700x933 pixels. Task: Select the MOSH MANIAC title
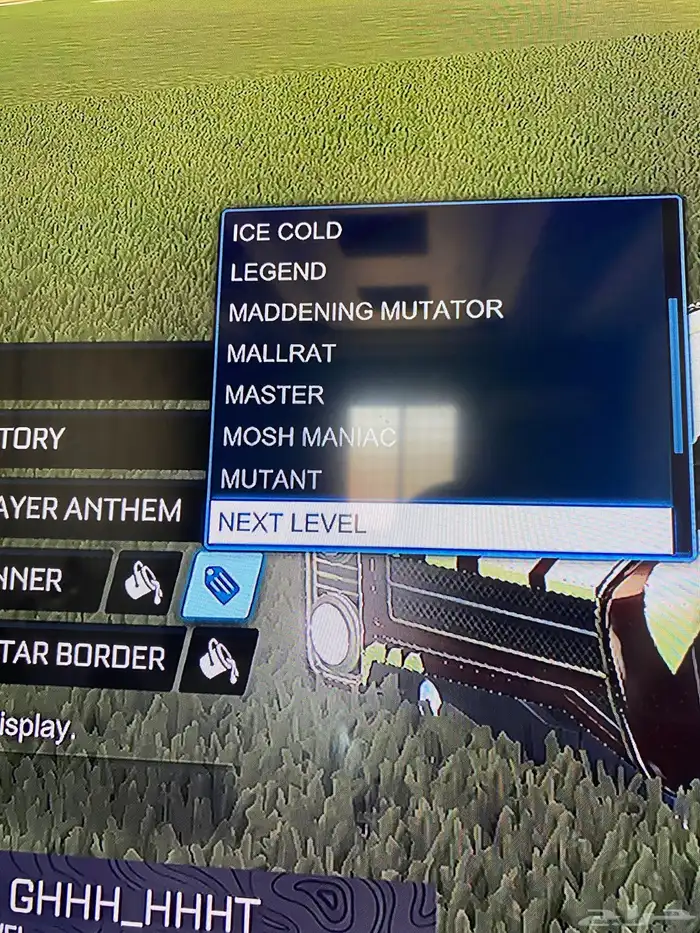coord(309,437)
